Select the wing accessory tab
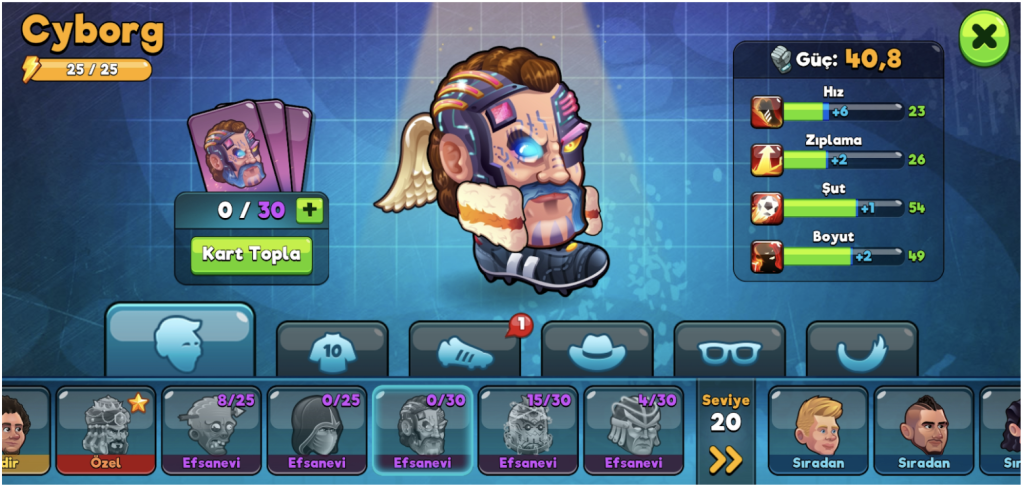Image resolution: width=1022 pixels, height=486 pixels. (861, 350)
